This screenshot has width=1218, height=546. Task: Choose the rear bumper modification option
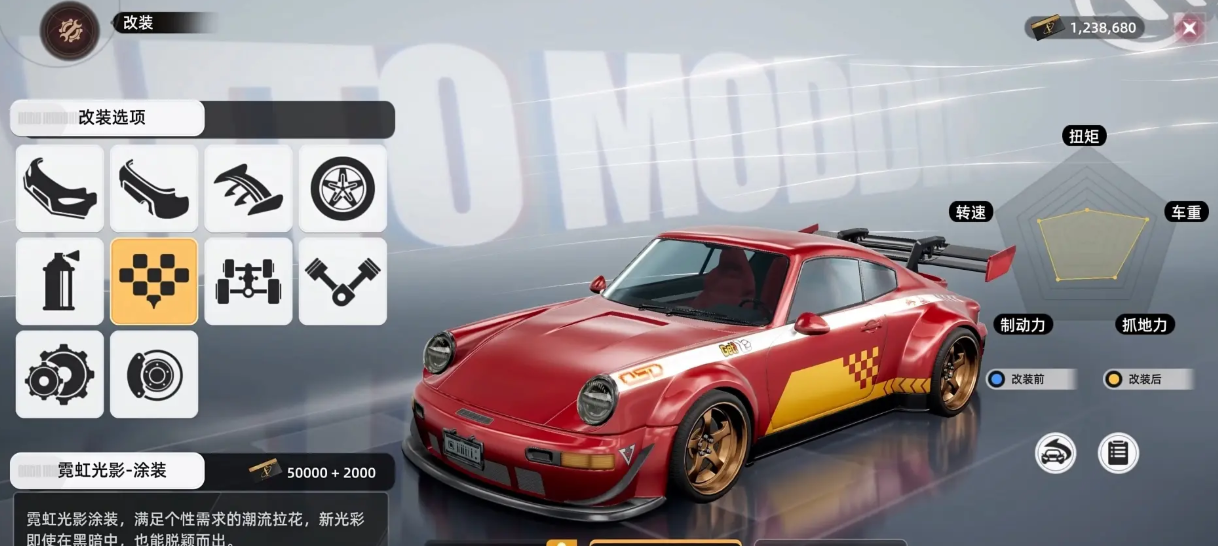(154, 189)
